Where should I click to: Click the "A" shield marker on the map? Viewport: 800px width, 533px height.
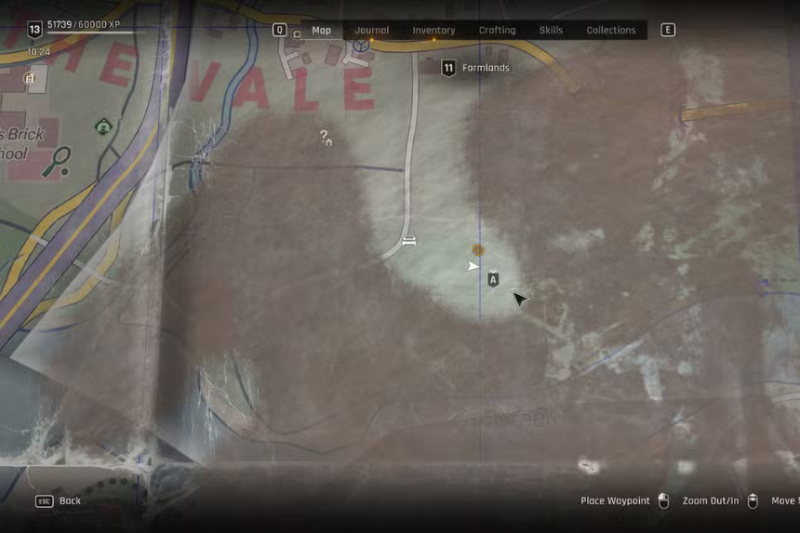click(493, 281)
